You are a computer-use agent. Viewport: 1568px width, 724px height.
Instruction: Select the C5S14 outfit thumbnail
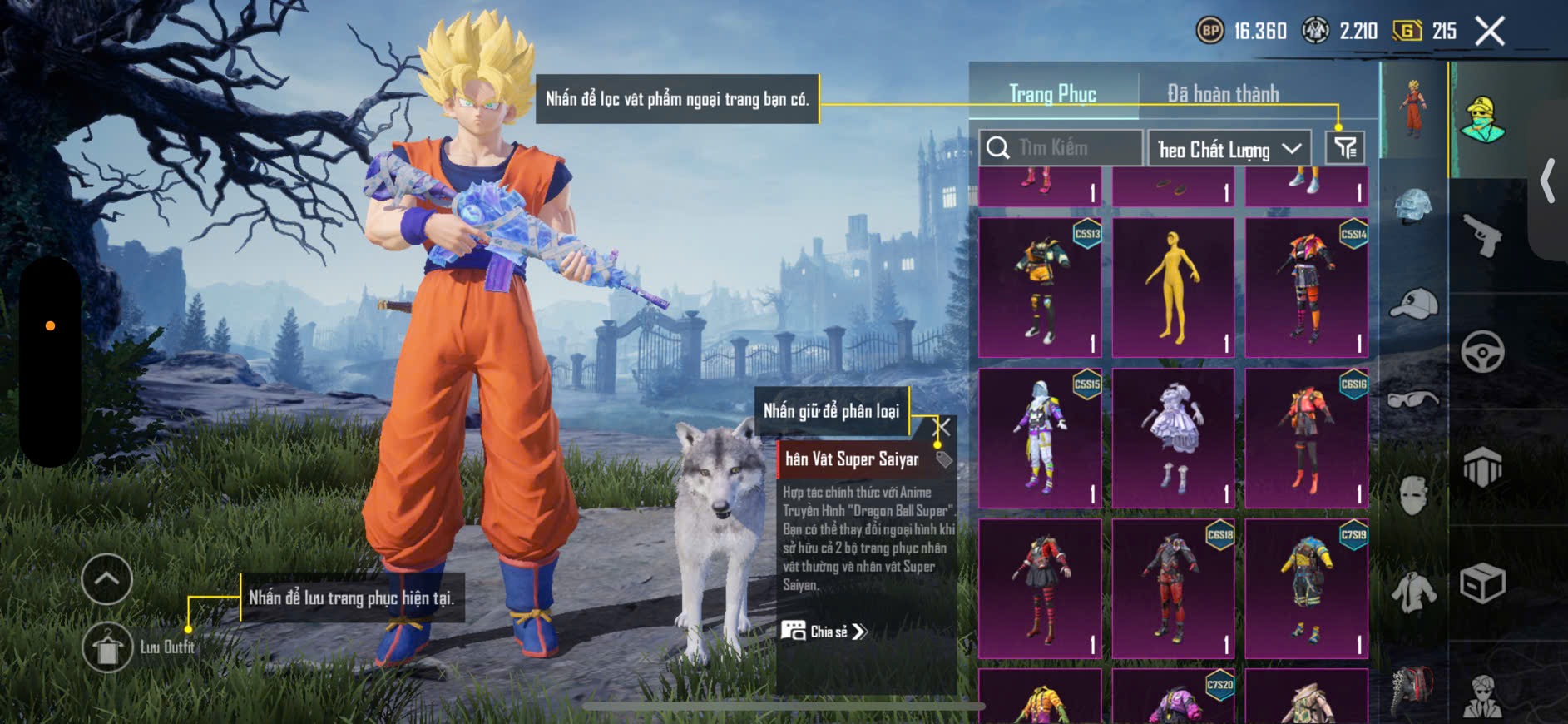(1306, 288)
